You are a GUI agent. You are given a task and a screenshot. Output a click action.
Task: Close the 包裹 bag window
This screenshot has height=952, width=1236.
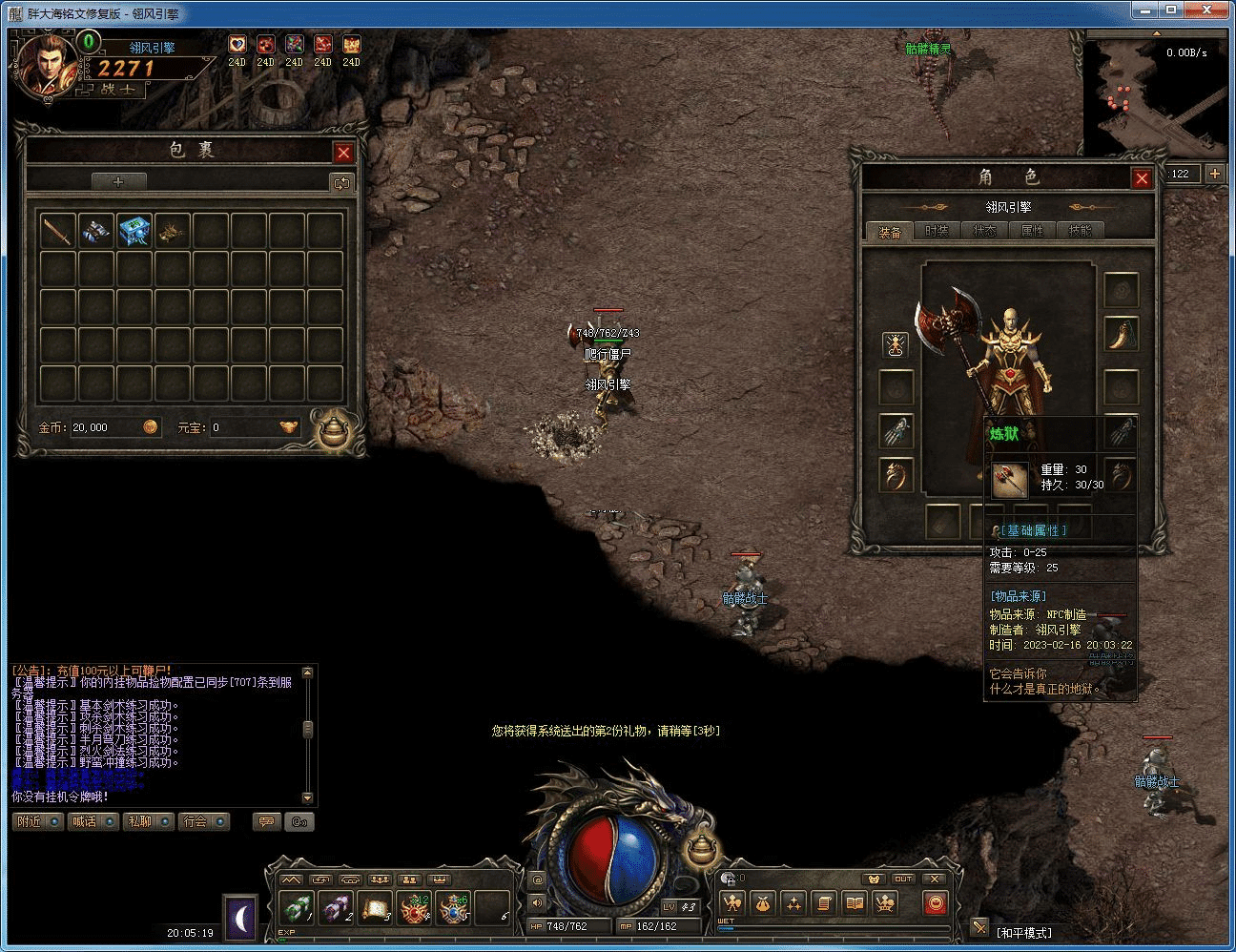(343, 153)
